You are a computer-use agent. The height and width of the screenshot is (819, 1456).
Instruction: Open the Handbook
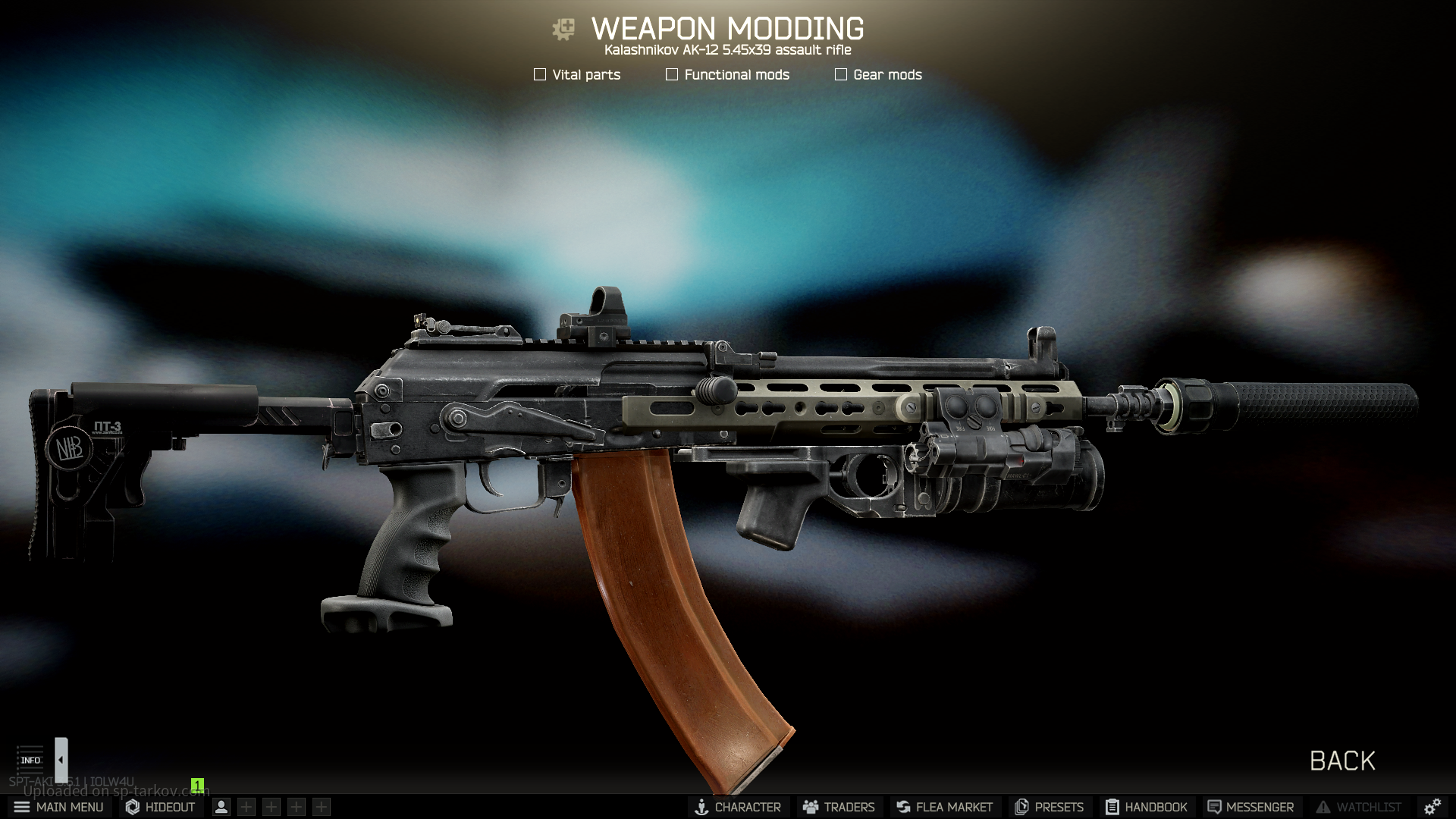coord(1147,807)
